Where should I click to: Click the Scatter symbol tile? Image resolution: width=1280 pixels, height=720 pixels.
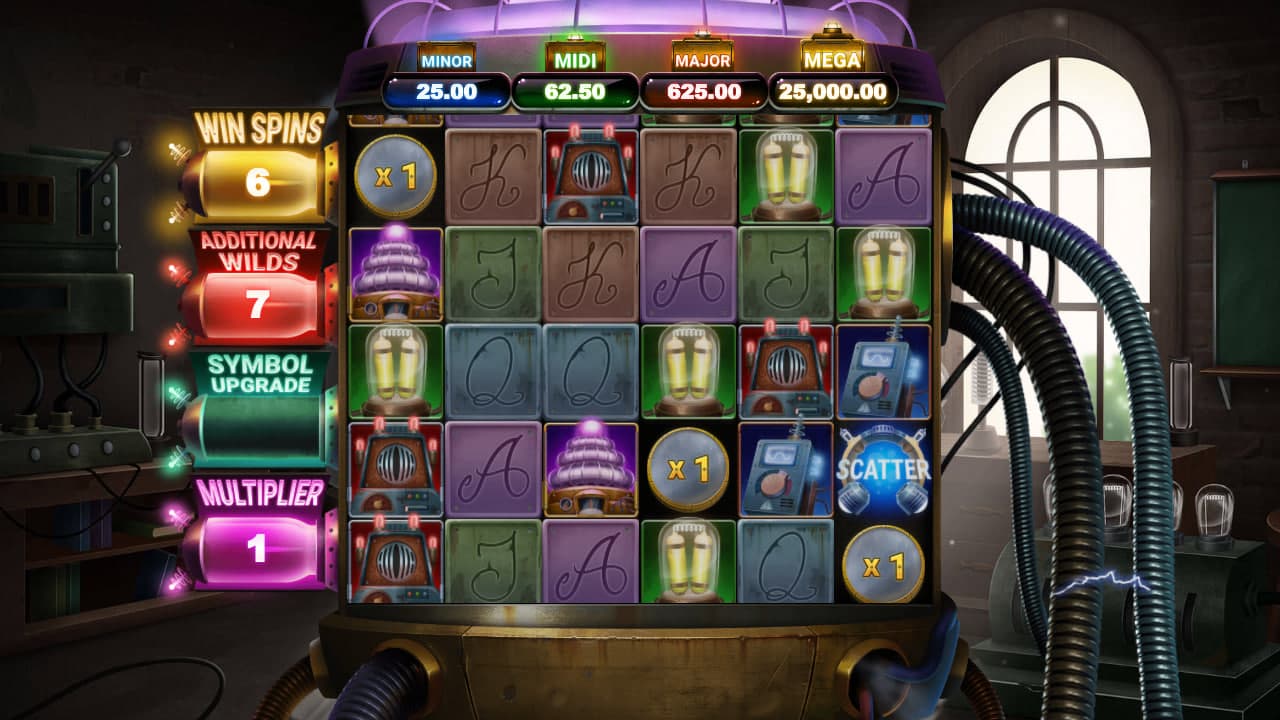tap(884, 469)
